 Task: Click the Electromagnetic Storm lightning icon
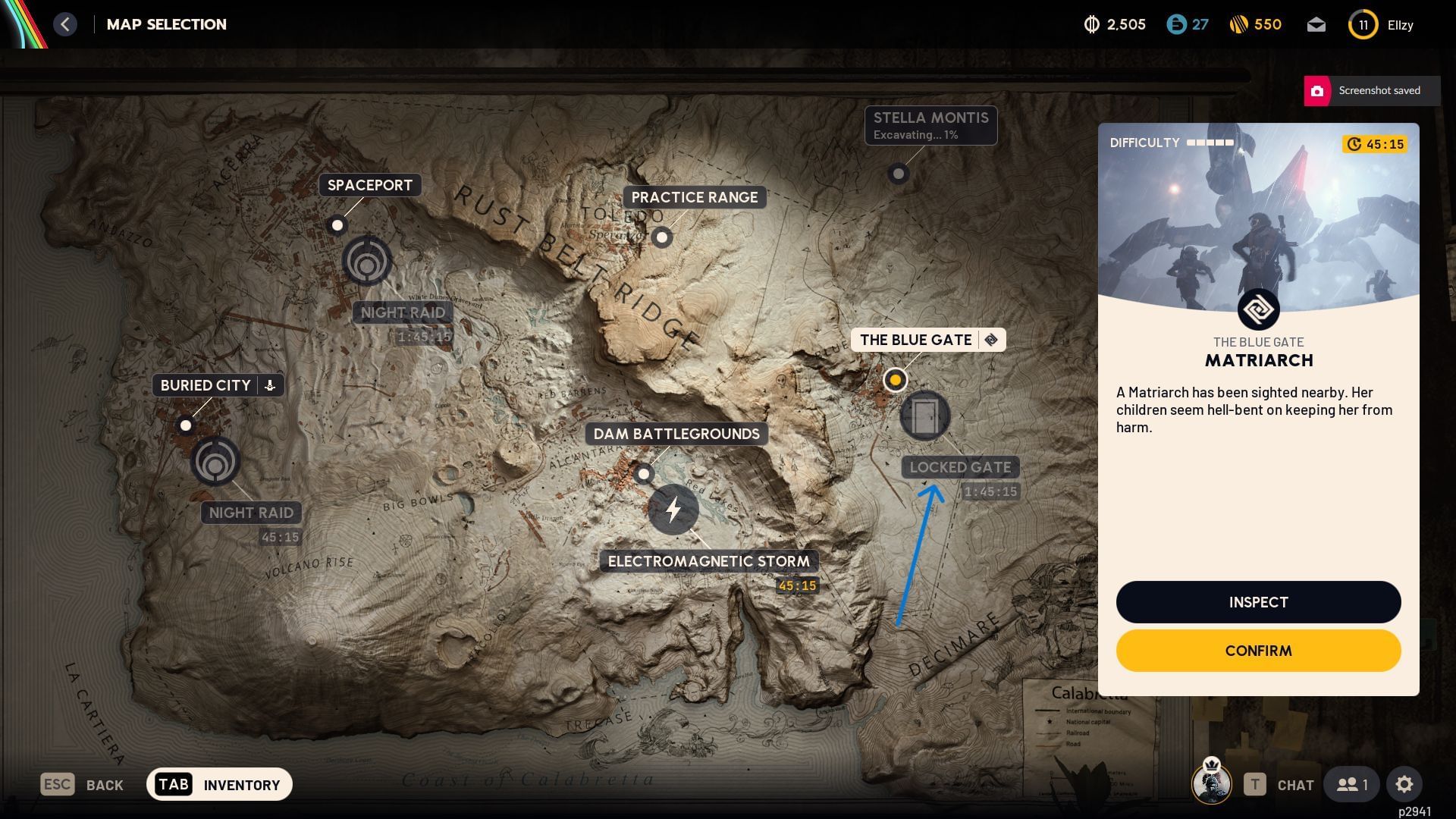[674, 510]
